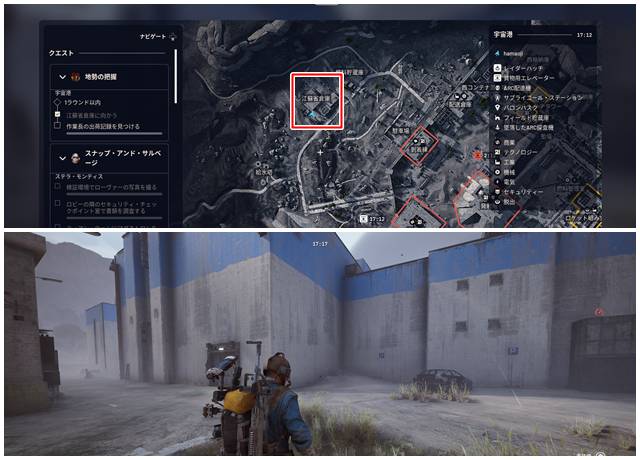
Task: Tick the ローヴァーの写真を撮る objective checkbox
Action: tap(58, 189)
